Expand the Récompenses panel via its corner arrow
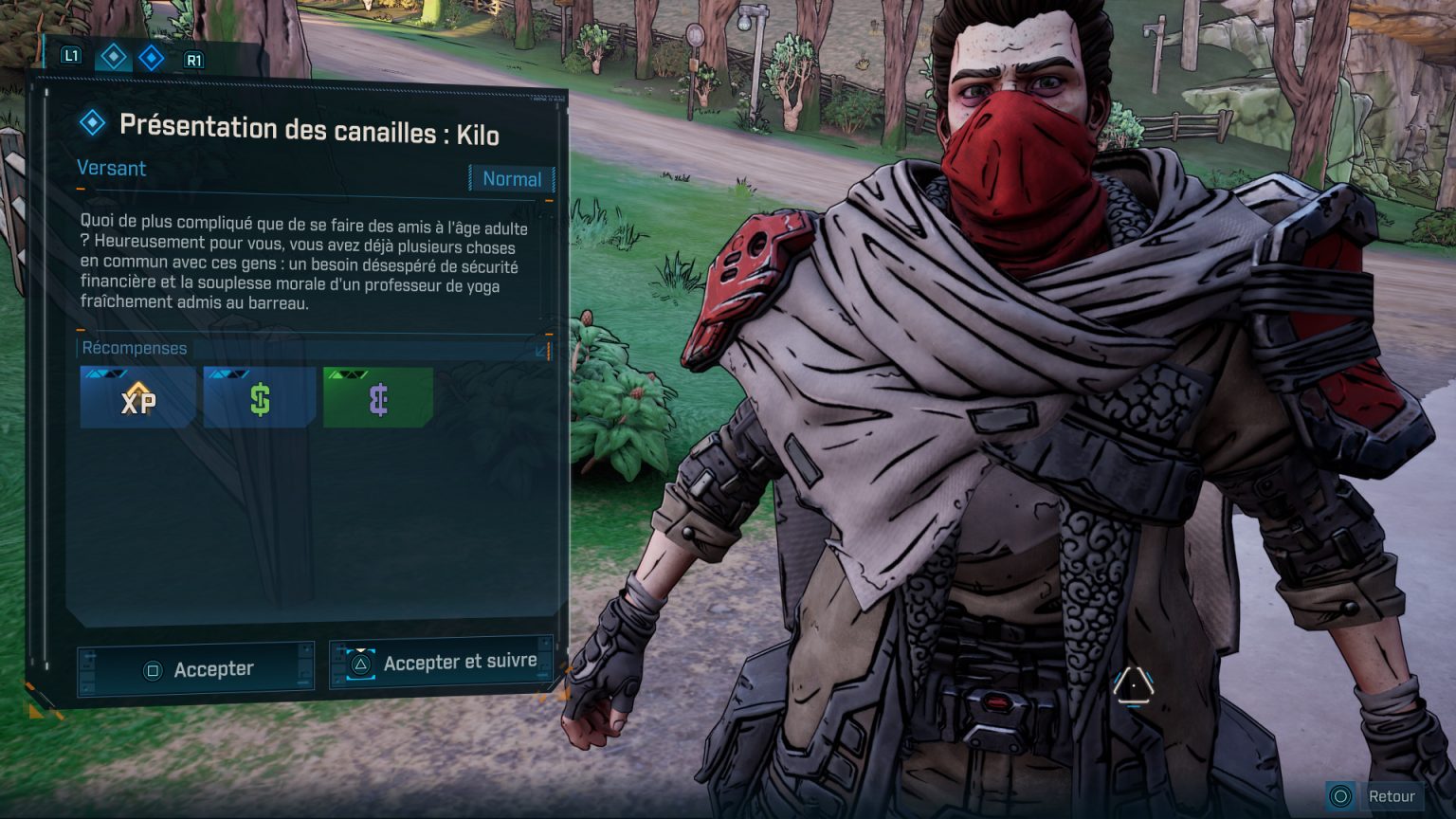 541,352
